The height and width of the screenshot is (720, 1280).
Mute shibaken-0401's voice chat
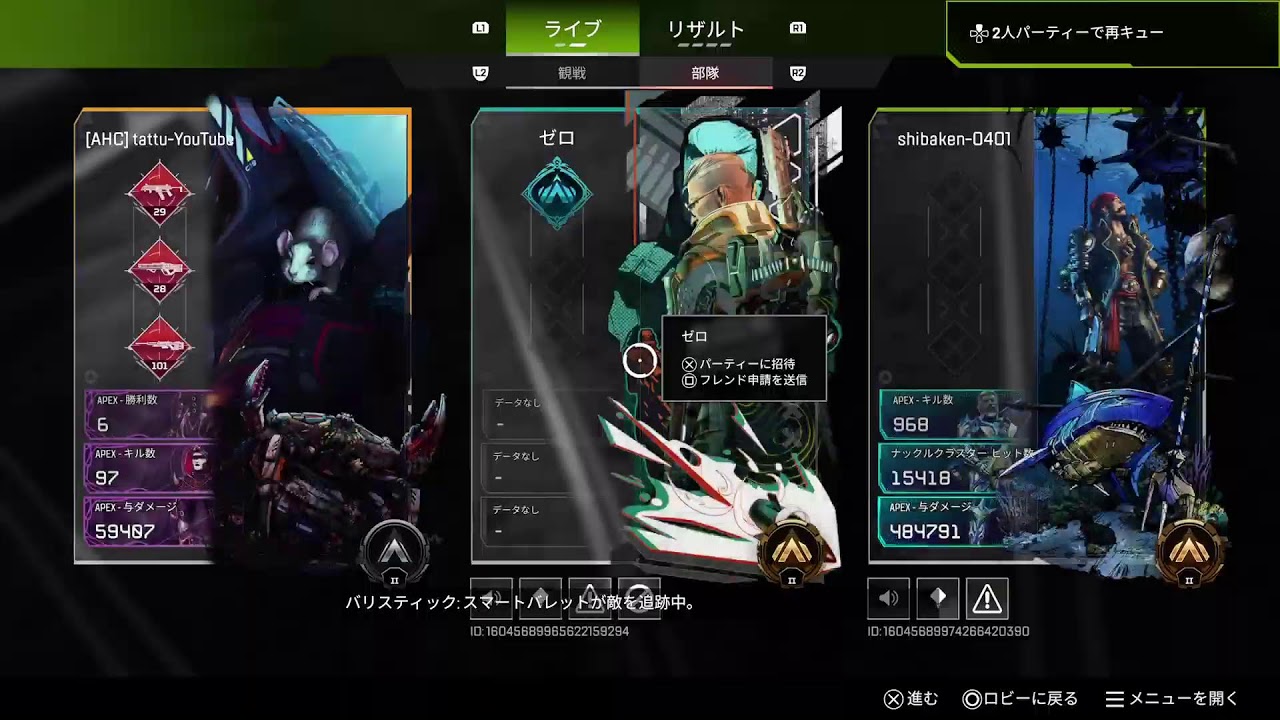pos(888,598)
